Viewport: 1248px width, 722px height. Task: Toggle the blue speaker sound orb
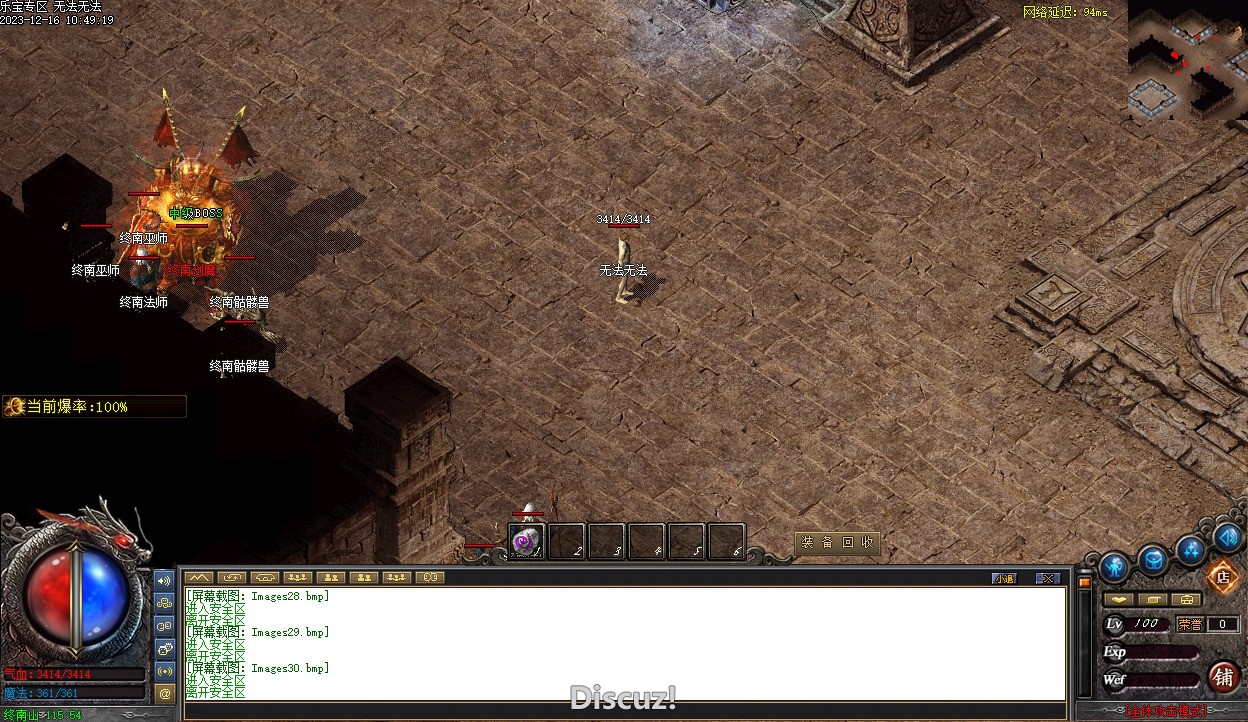tap(1227, 538)
